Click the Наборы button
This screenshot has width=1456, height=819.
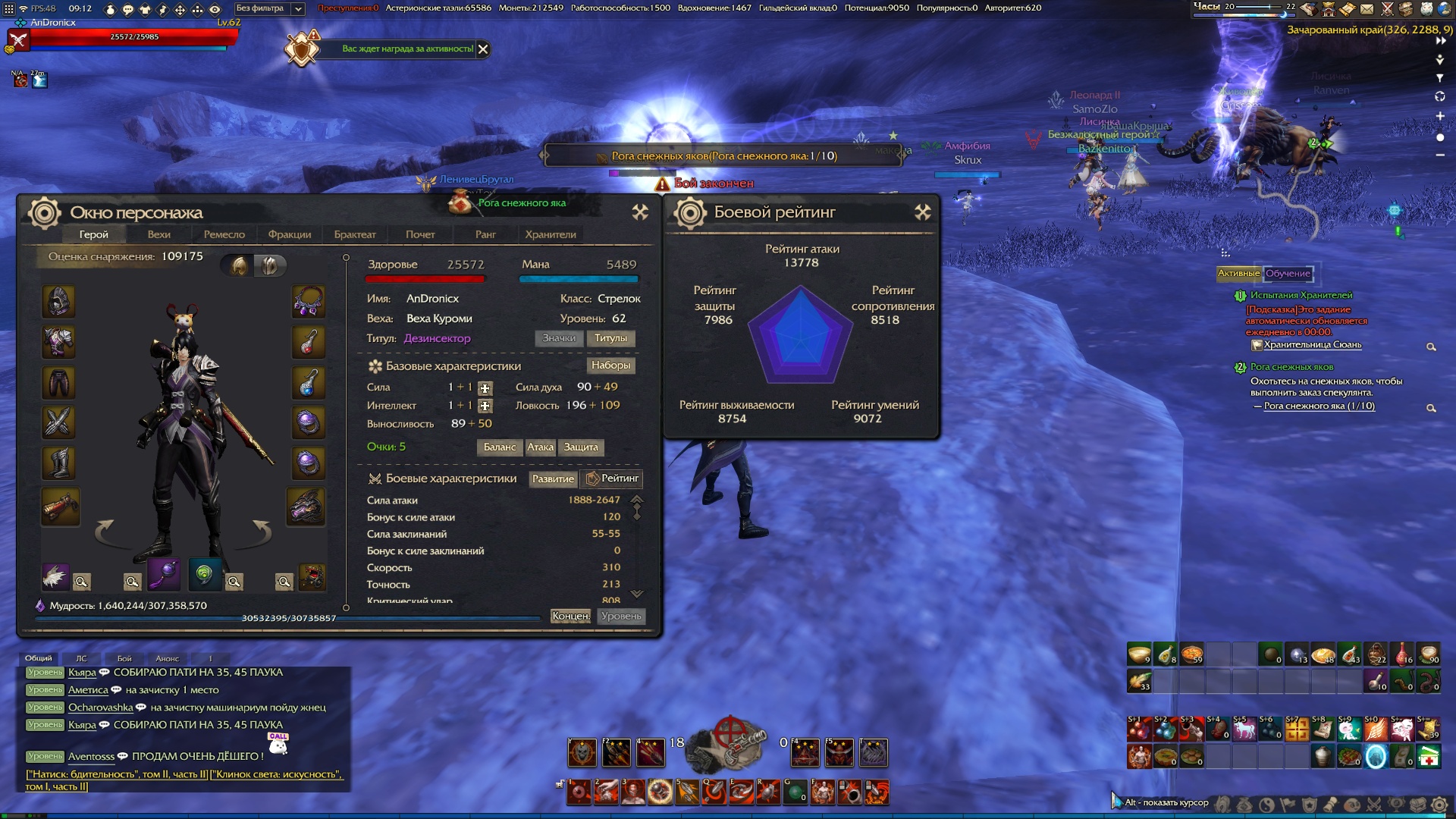point(610,366)
